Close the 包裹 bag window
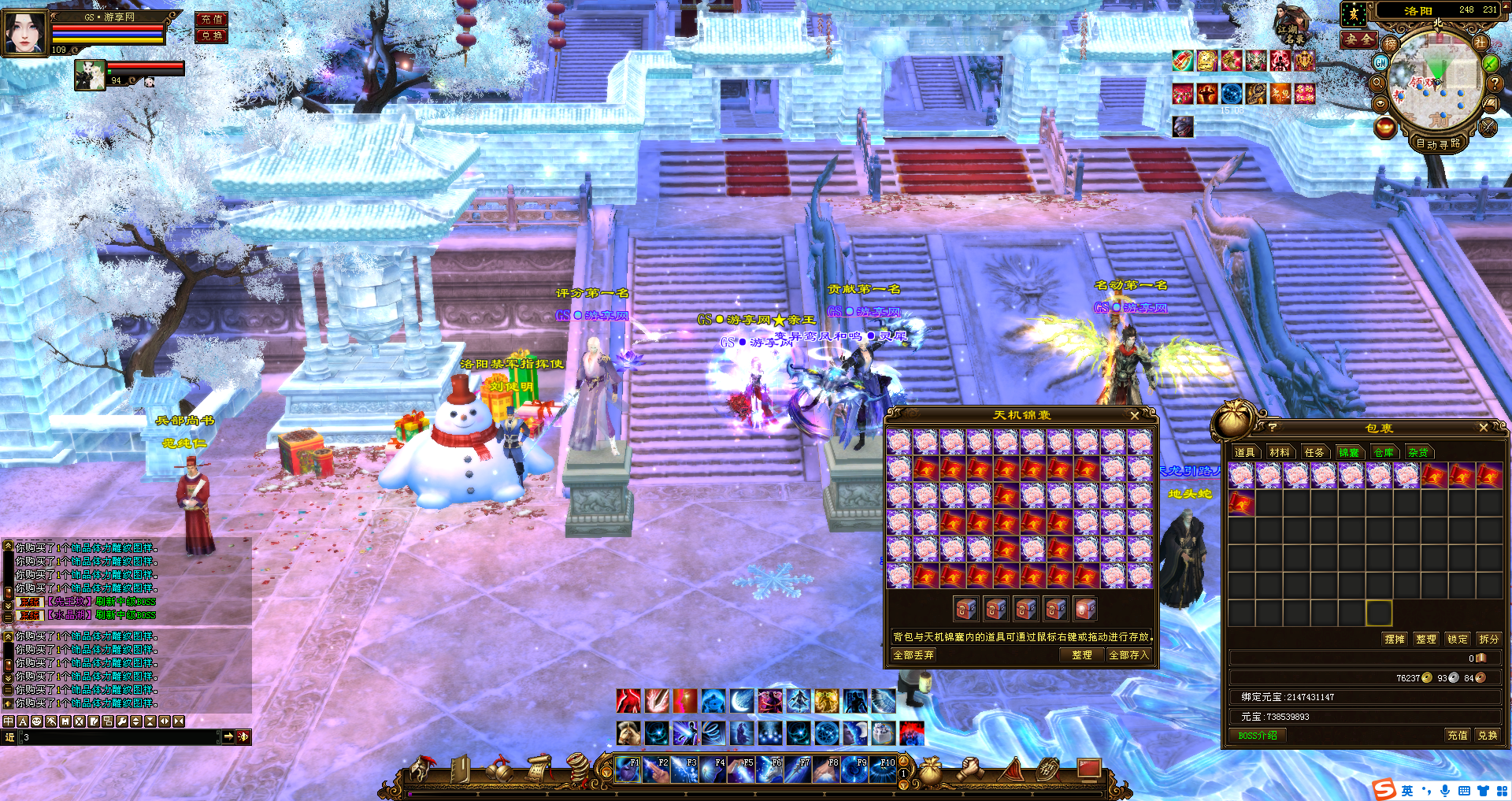Image resolution: width=1512 pixels, height=801 pixels. click(x=1483, y=428)
